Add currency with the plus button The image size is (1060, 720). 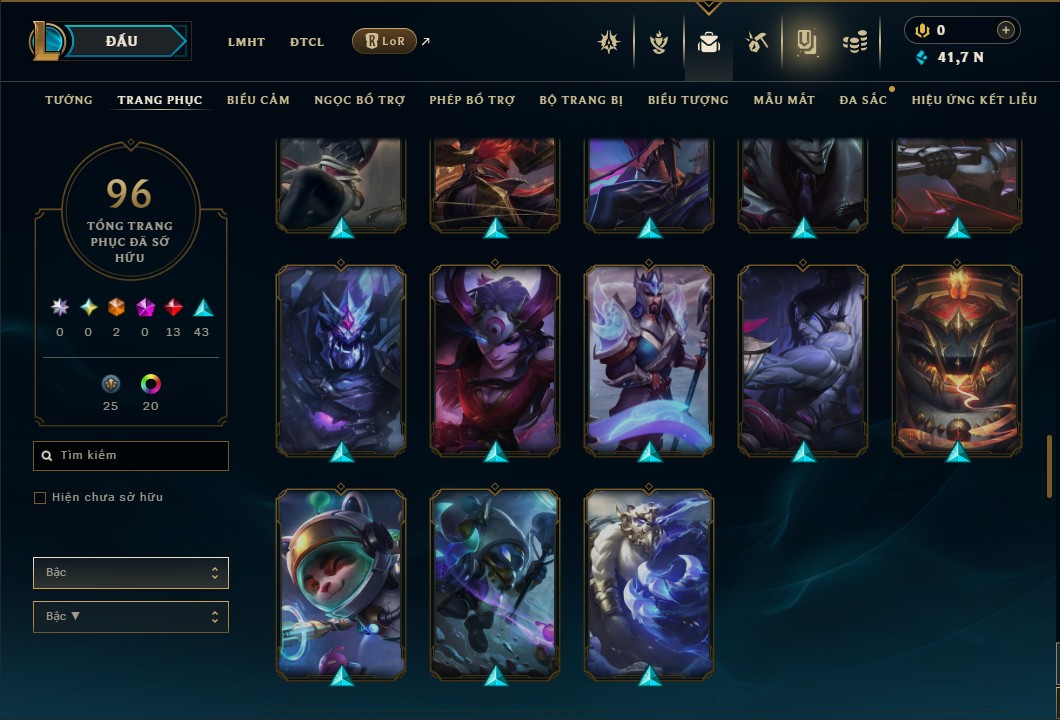point(1006,30)
